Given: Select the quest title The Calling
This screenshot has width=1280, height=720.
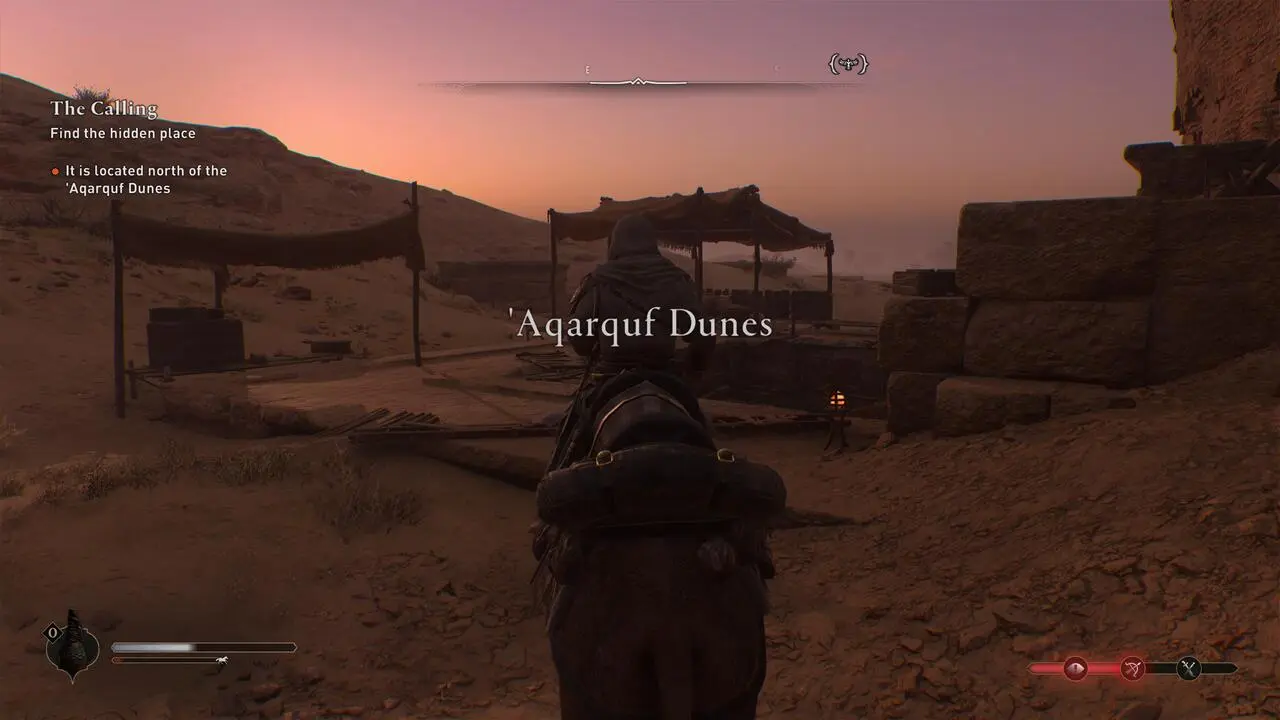Looking at the screenshot, I should point(103,108).
